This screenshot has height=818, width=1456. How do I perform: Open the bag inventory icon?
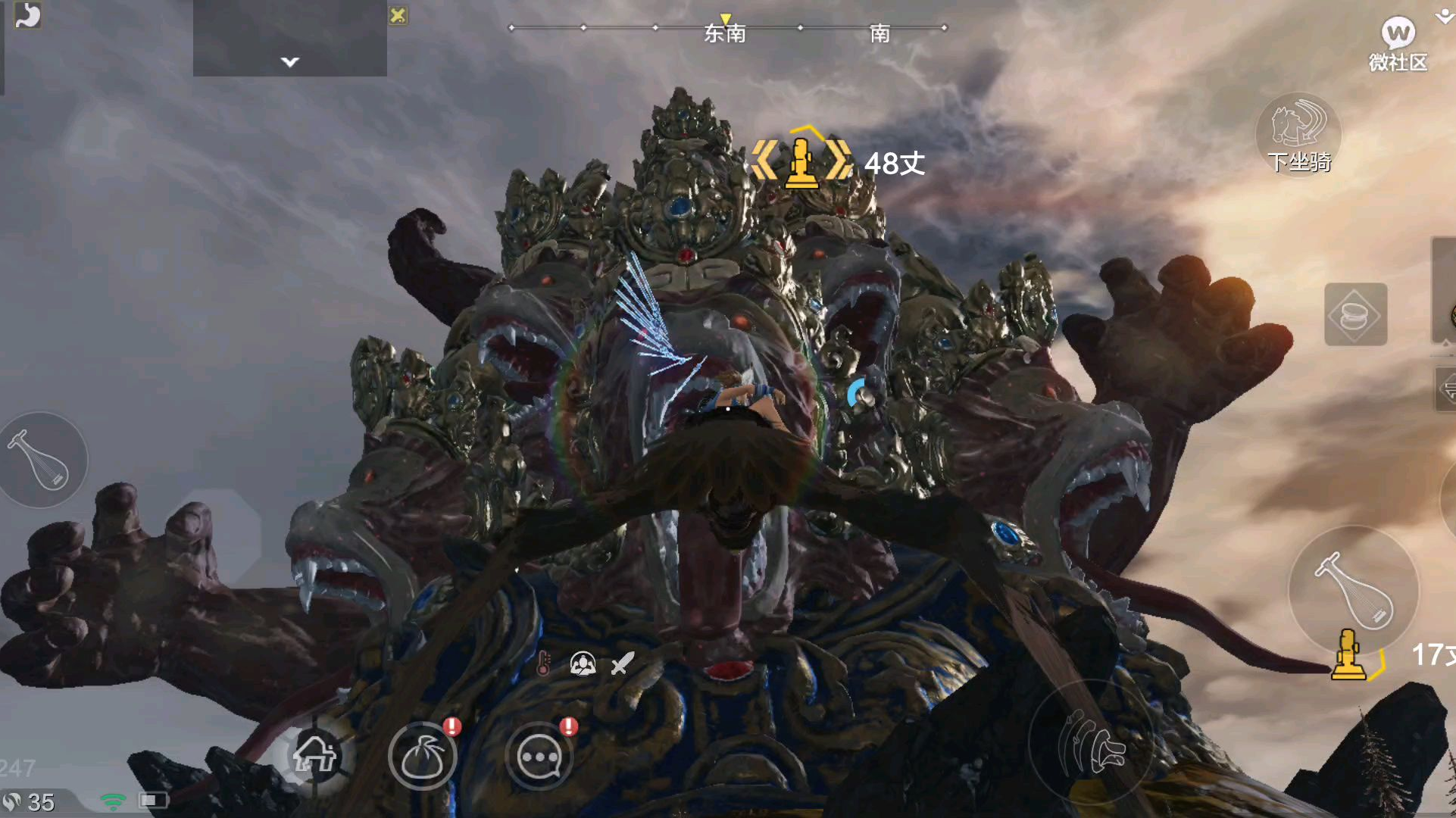click(x=423, y=756)
